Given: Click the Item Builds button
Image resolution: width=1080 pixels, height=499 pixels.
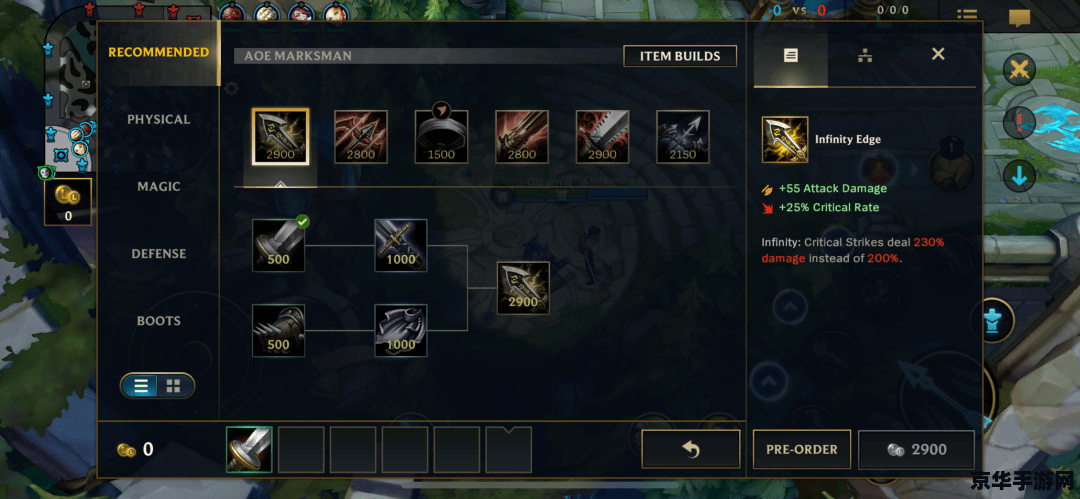Looking at the screenshot, I should coord(680,56).
